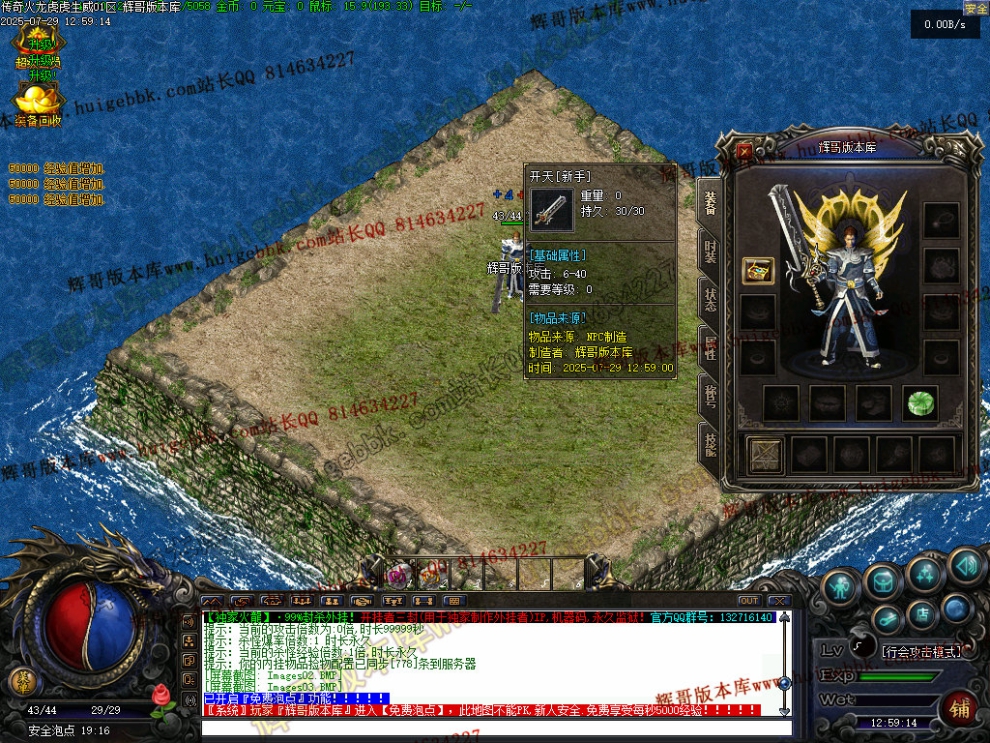The height and width of the screenshot is (743, 990).
Task: Open the 状态 status tab
Action: [710, 298]
